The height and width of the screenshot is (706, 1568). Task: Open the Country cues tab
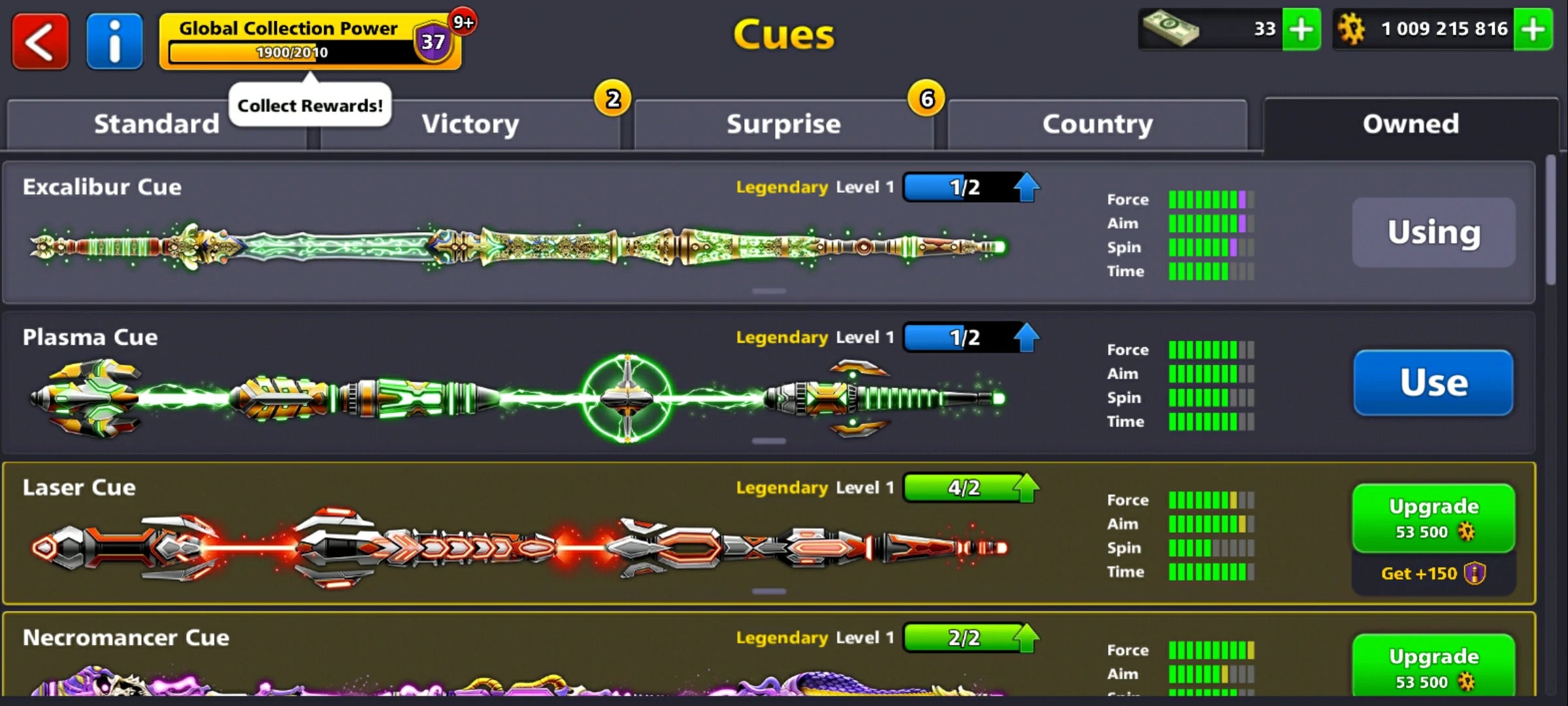tap(1096, 124)
